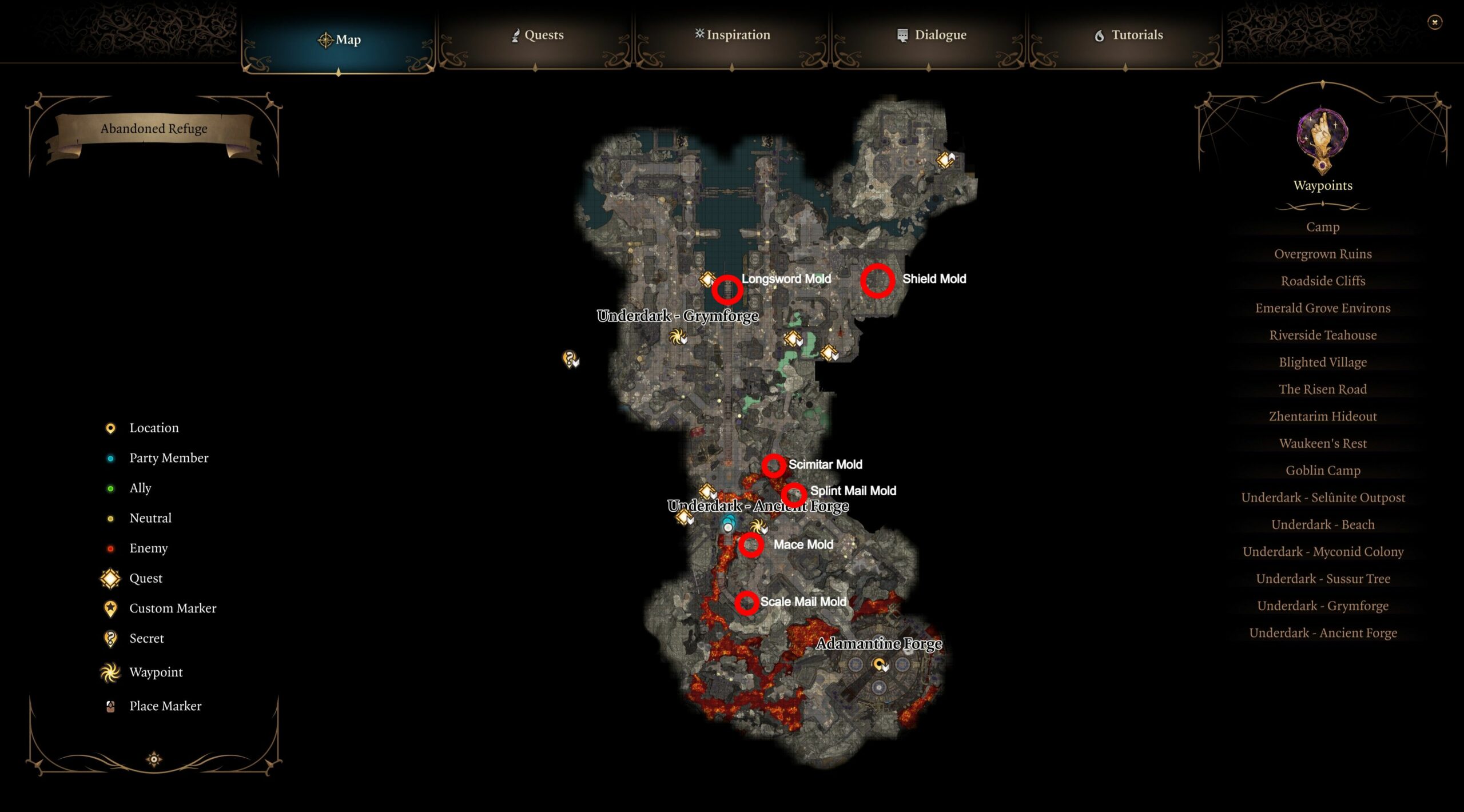The width and height of the screenshot is (1464, 812).
Task: Open the Inspiration tab
Action: pos(733,35)
